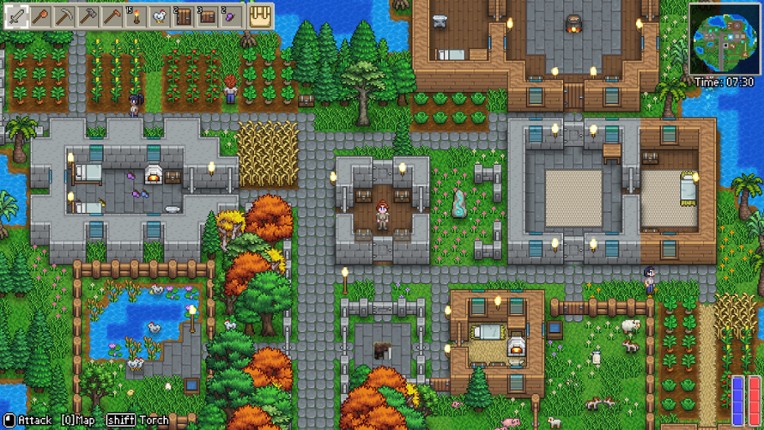Select the hoe tool slot

click(x=112, y=16)
